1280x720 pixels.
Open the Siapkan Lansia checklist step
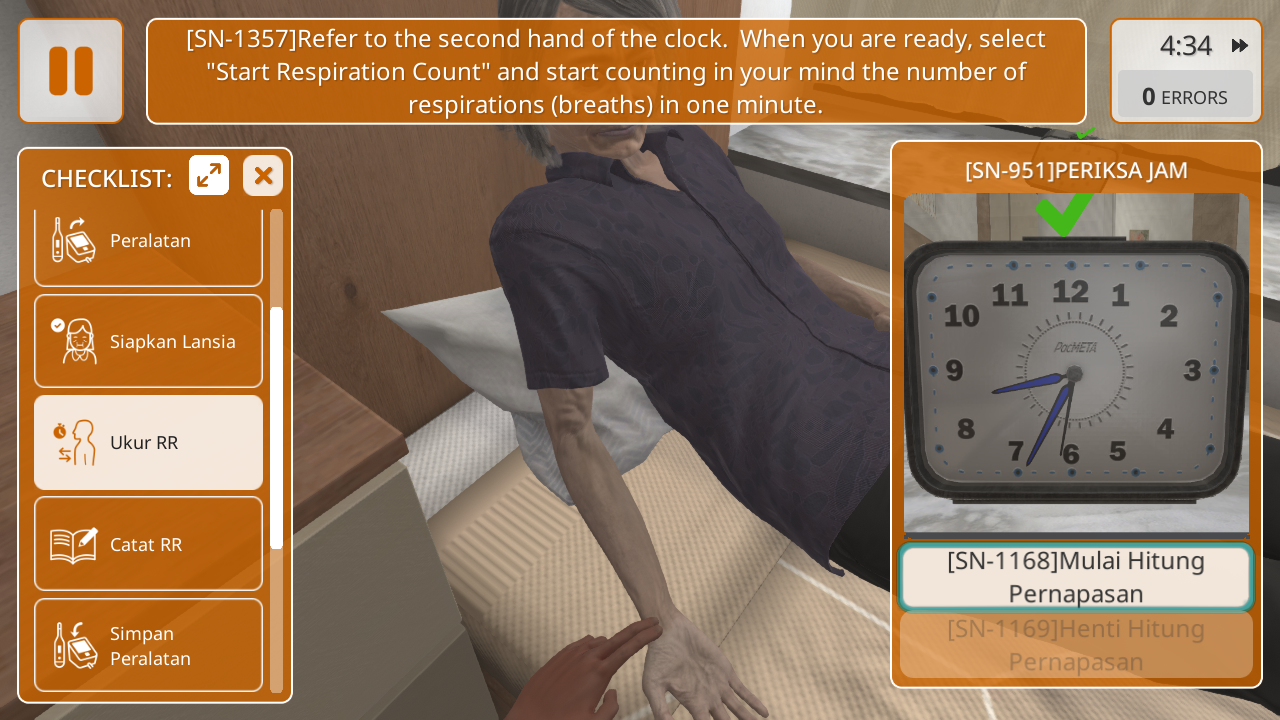pyautogui.click(x=148, y=342)
